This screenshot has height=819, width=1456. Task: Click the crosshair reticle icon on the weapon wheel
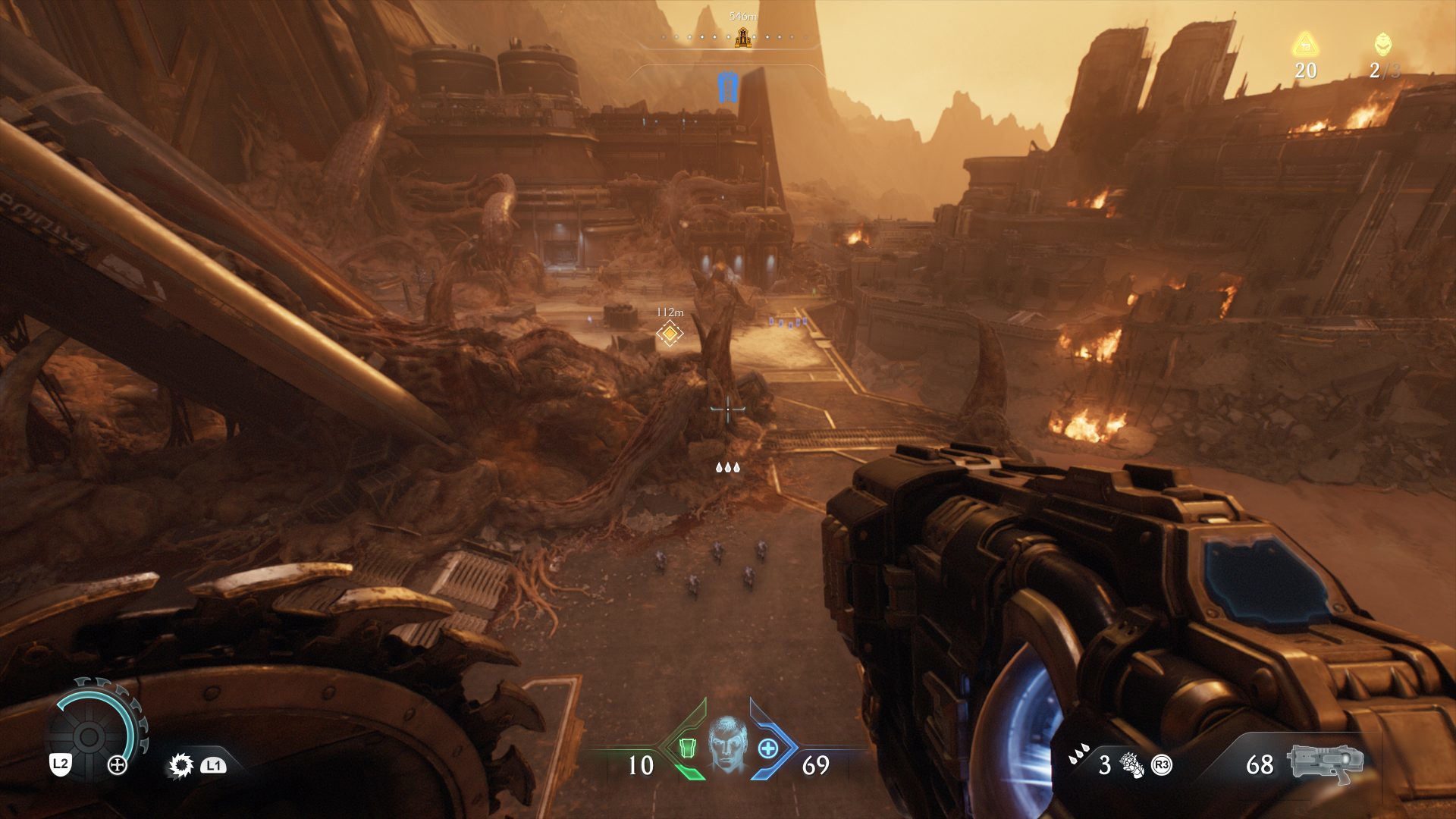pyautogui.click(x=118, y=765)
